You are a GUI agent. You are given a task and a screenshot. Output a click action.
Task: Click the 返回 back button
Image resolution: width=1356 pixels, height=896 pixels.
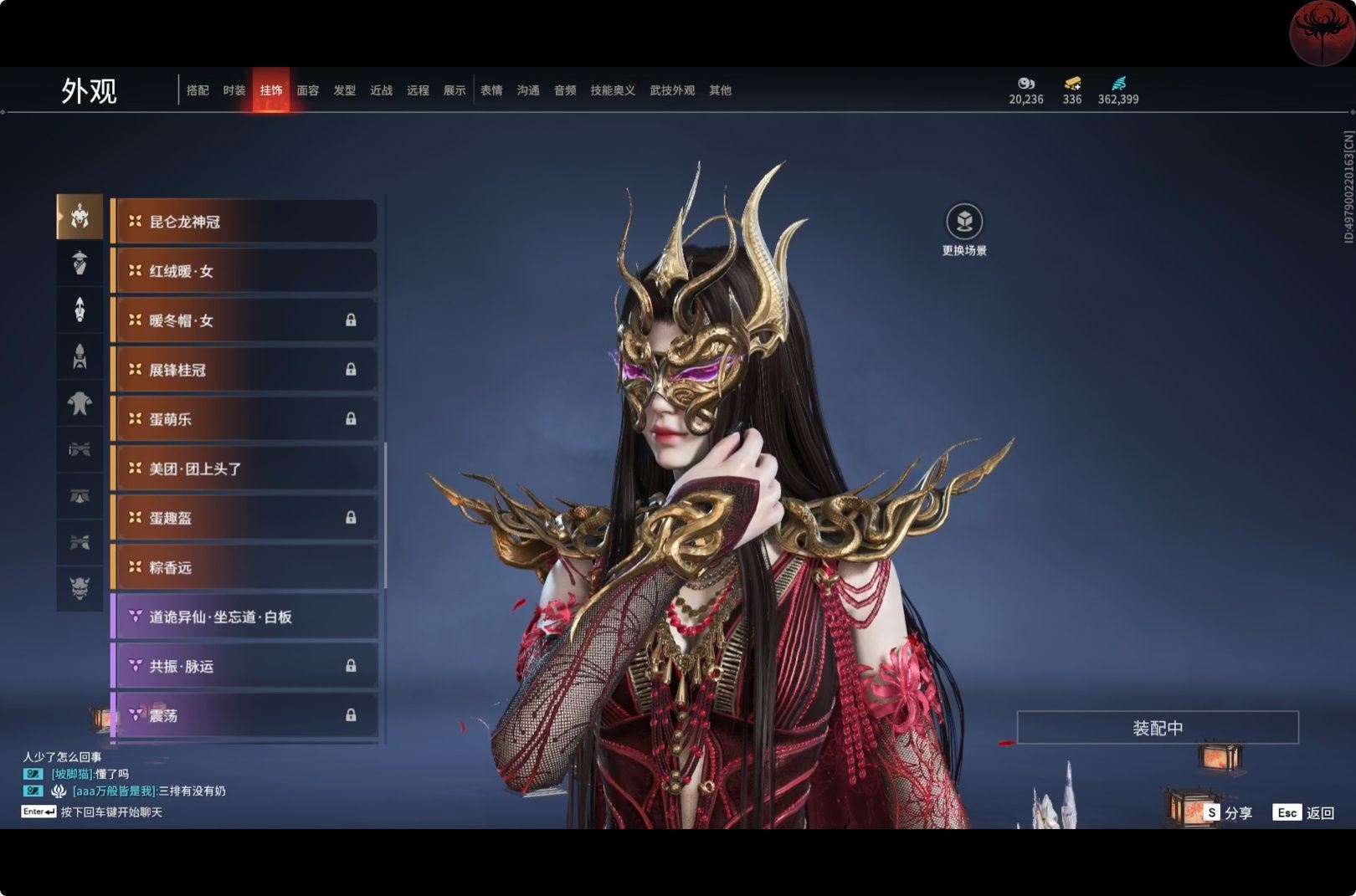(x=1304, y=812)
